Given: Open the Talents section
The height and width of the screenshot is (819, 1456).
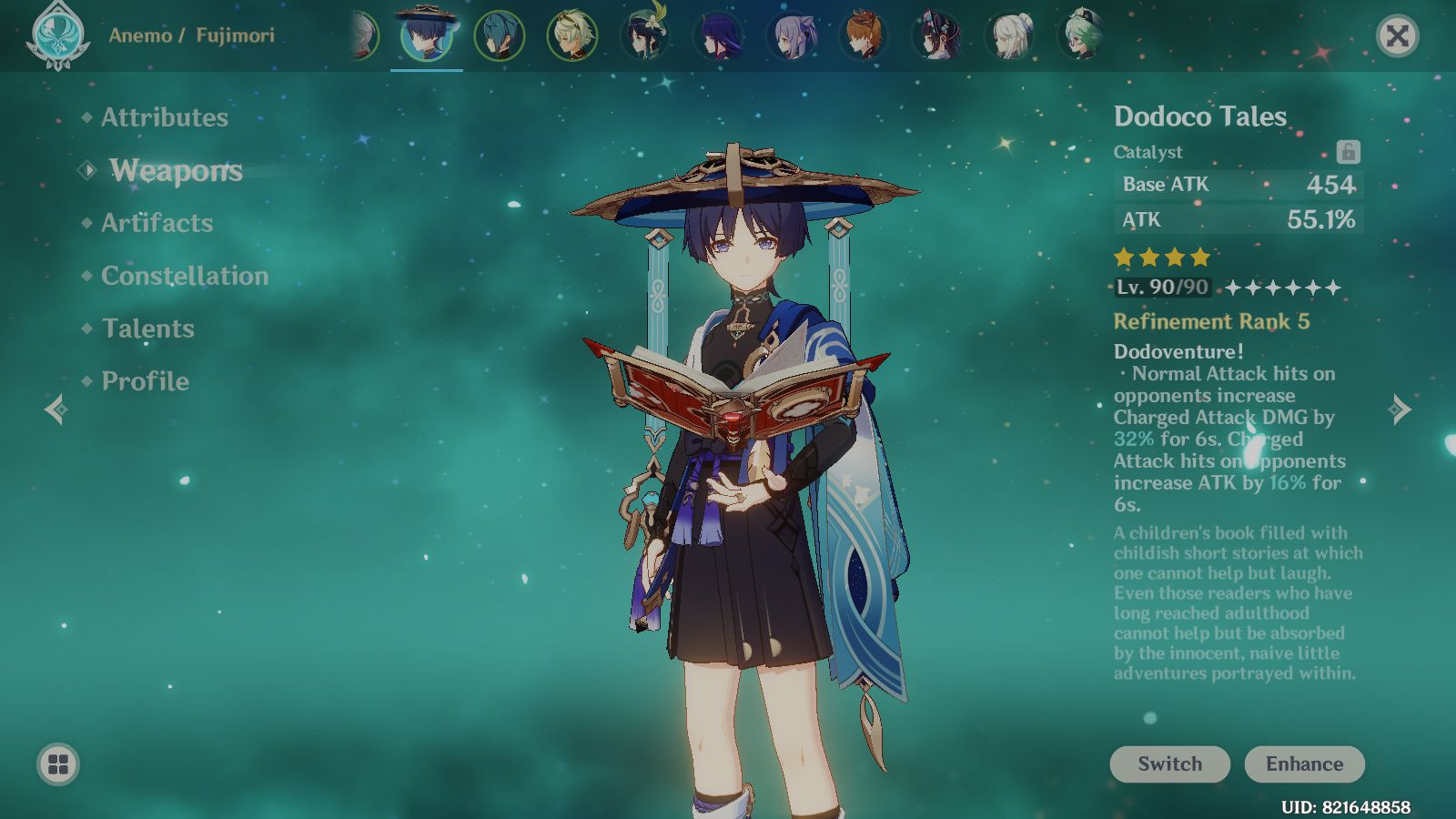Looking at the screenshot, I should coord(148,329).
